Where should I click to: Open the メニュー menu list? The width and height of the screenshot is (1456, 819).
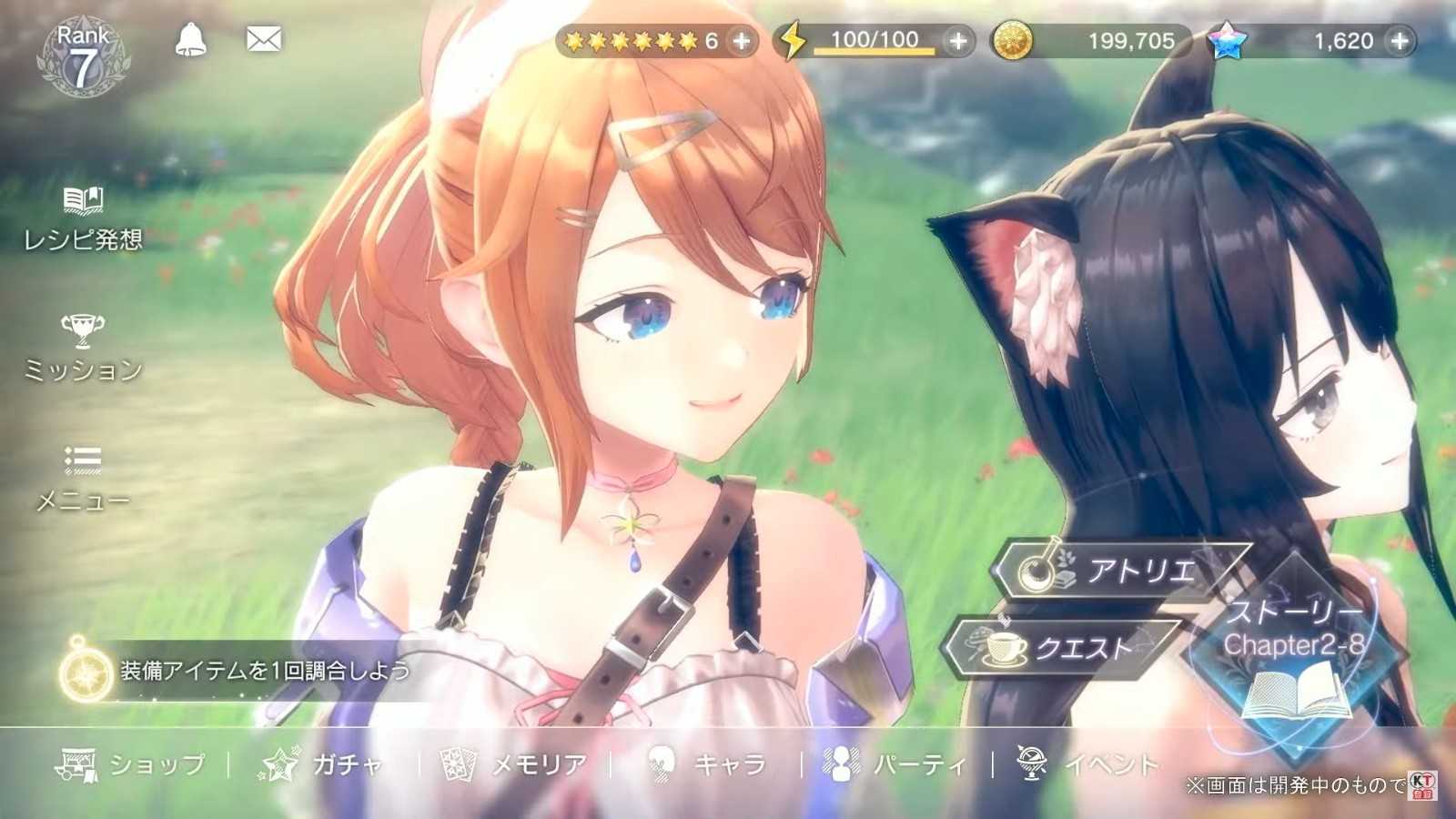click(x=83, y=478)
